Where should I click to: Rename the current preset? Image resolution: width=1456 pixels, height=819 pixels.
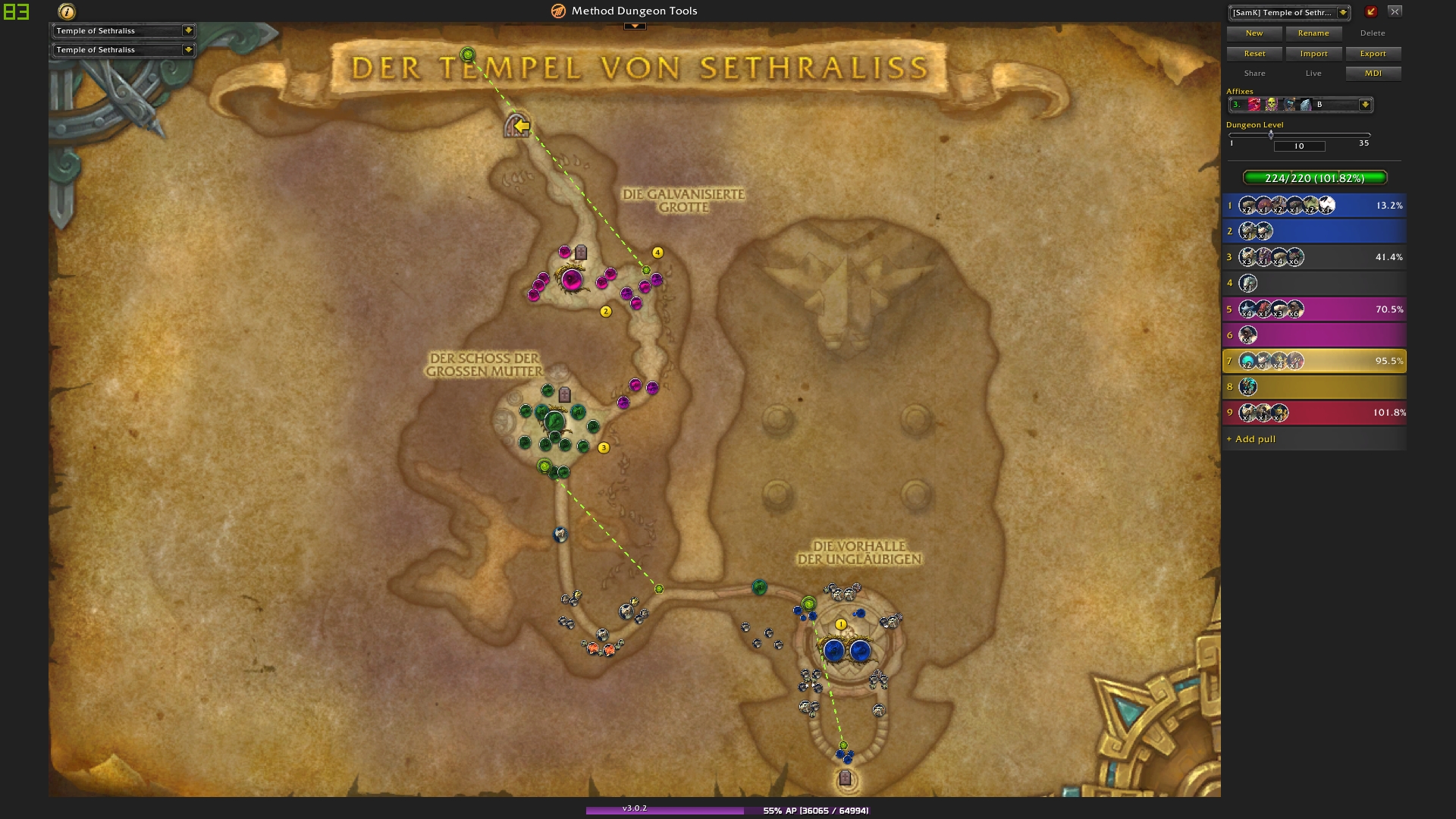[x=1313, y=33]
